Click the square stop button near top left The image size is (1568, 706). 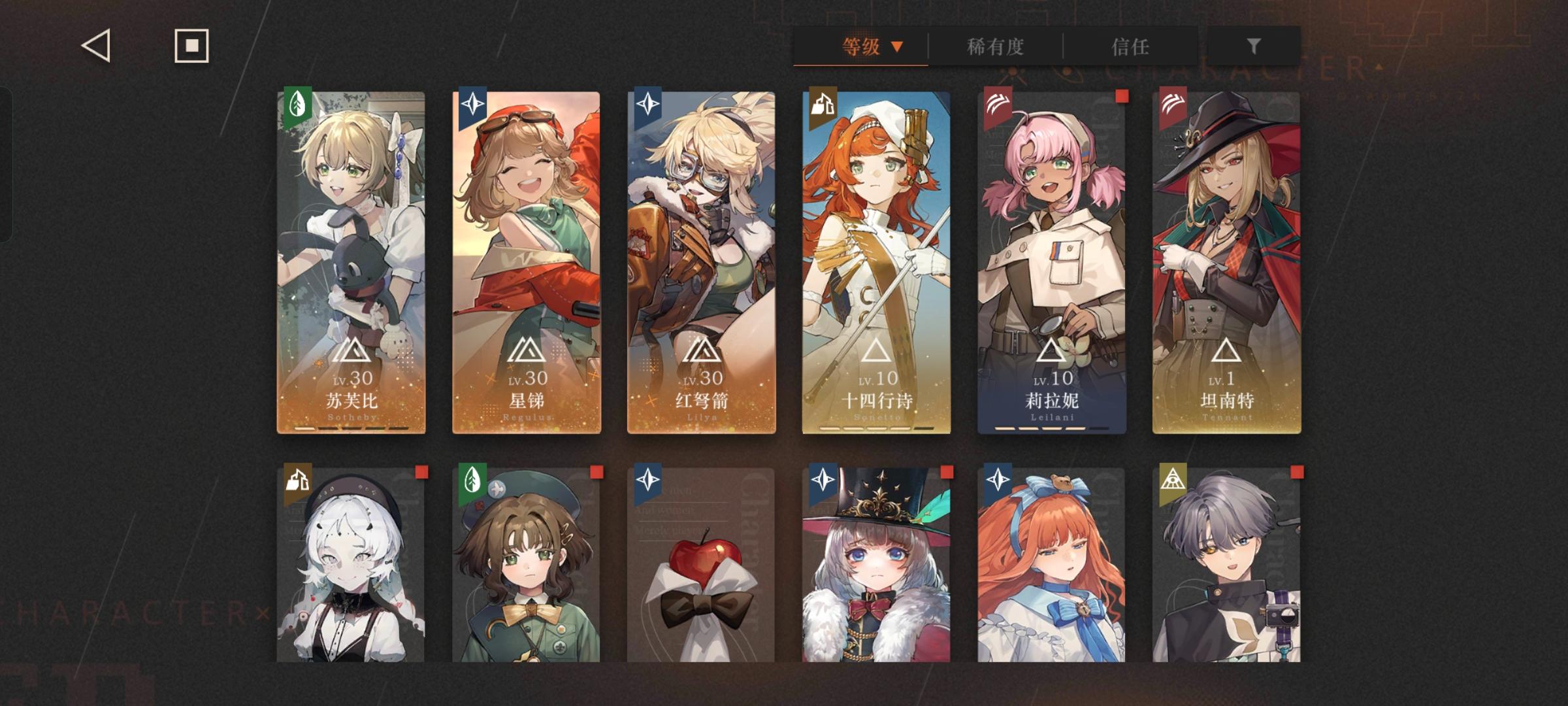tap(191, 46)
